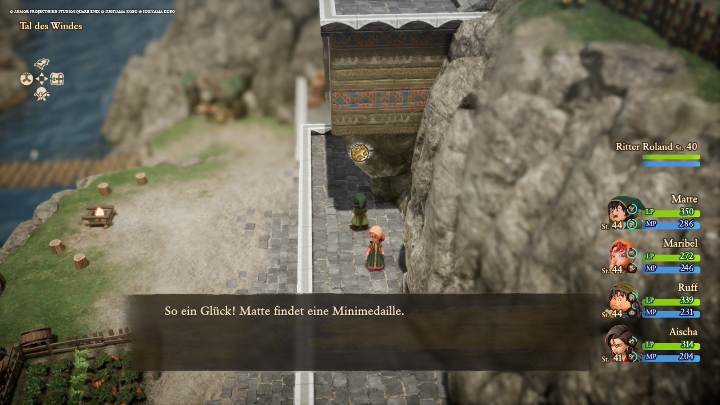Image resolution: width=720 pixels, height=405 pixels.
Task: Activate the skull monster shortcut icon
Action: pos(42,94)
